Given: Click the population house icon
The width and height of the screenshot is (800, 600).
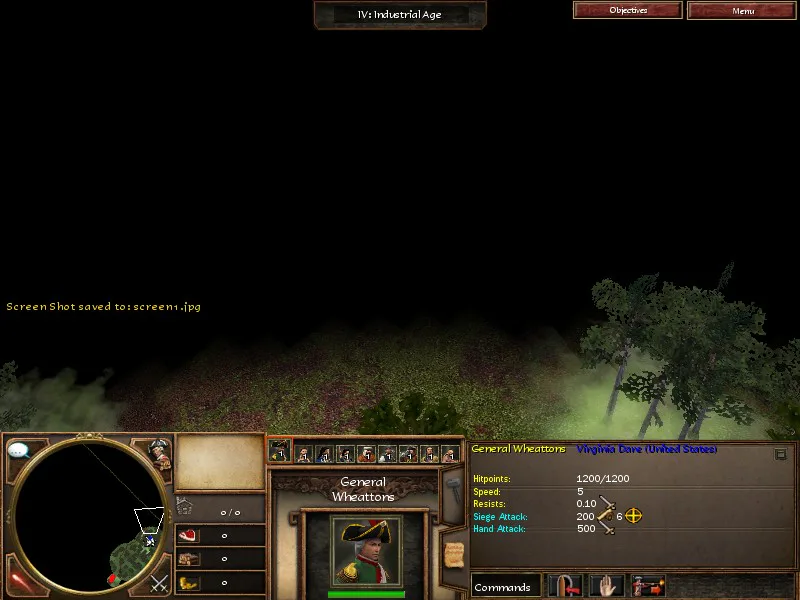Looking at the screenshot, I should click(184, 507).
